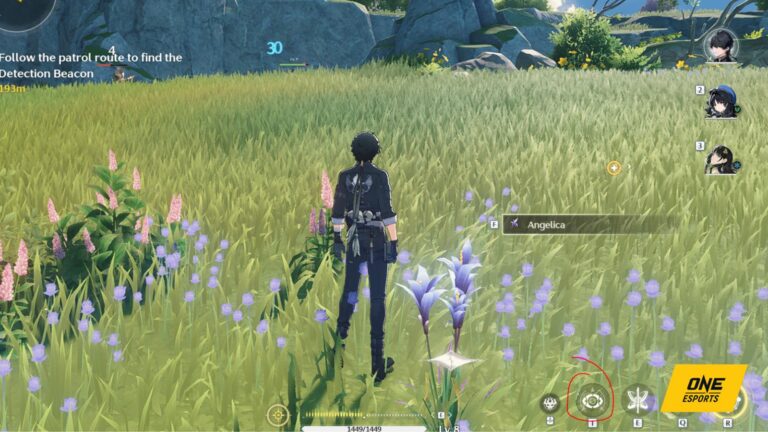
Task: Select the patrol route quest objective text
Action: tap(90, 66)
